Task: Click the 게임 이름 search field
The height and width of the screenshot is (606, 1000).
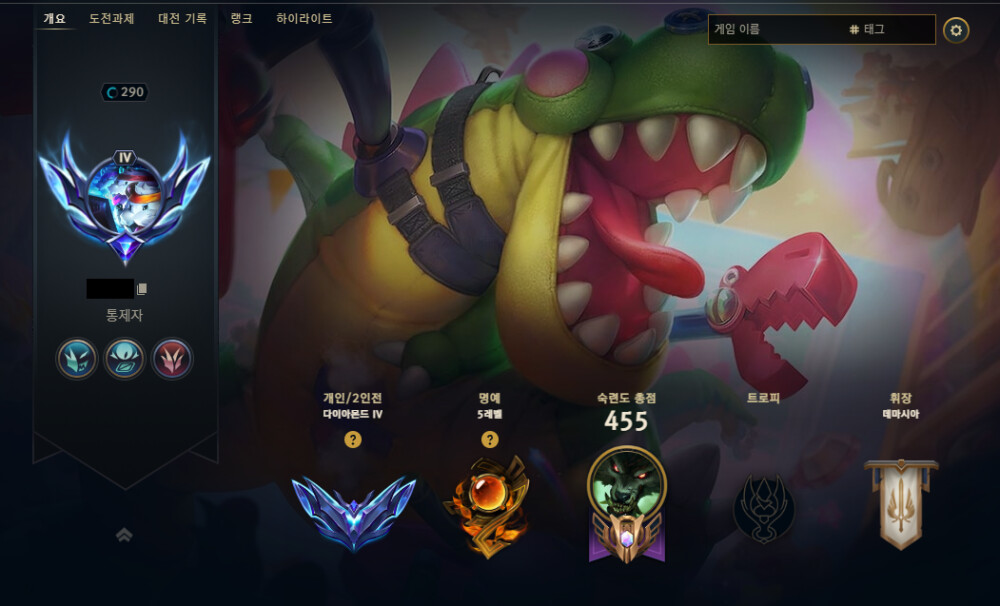Action: 775,30
